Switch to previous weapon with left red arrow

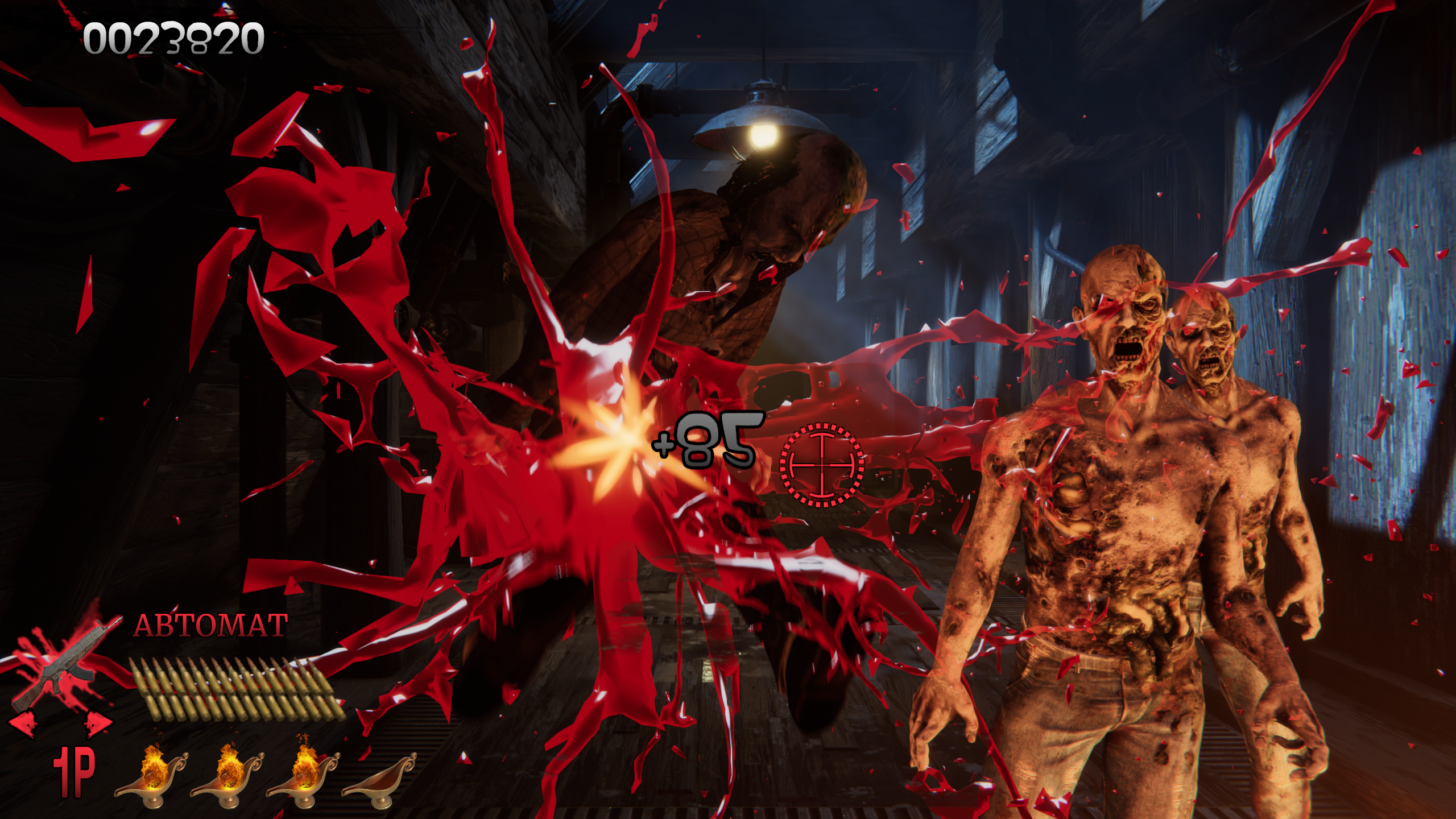click(x=23, y=724)
